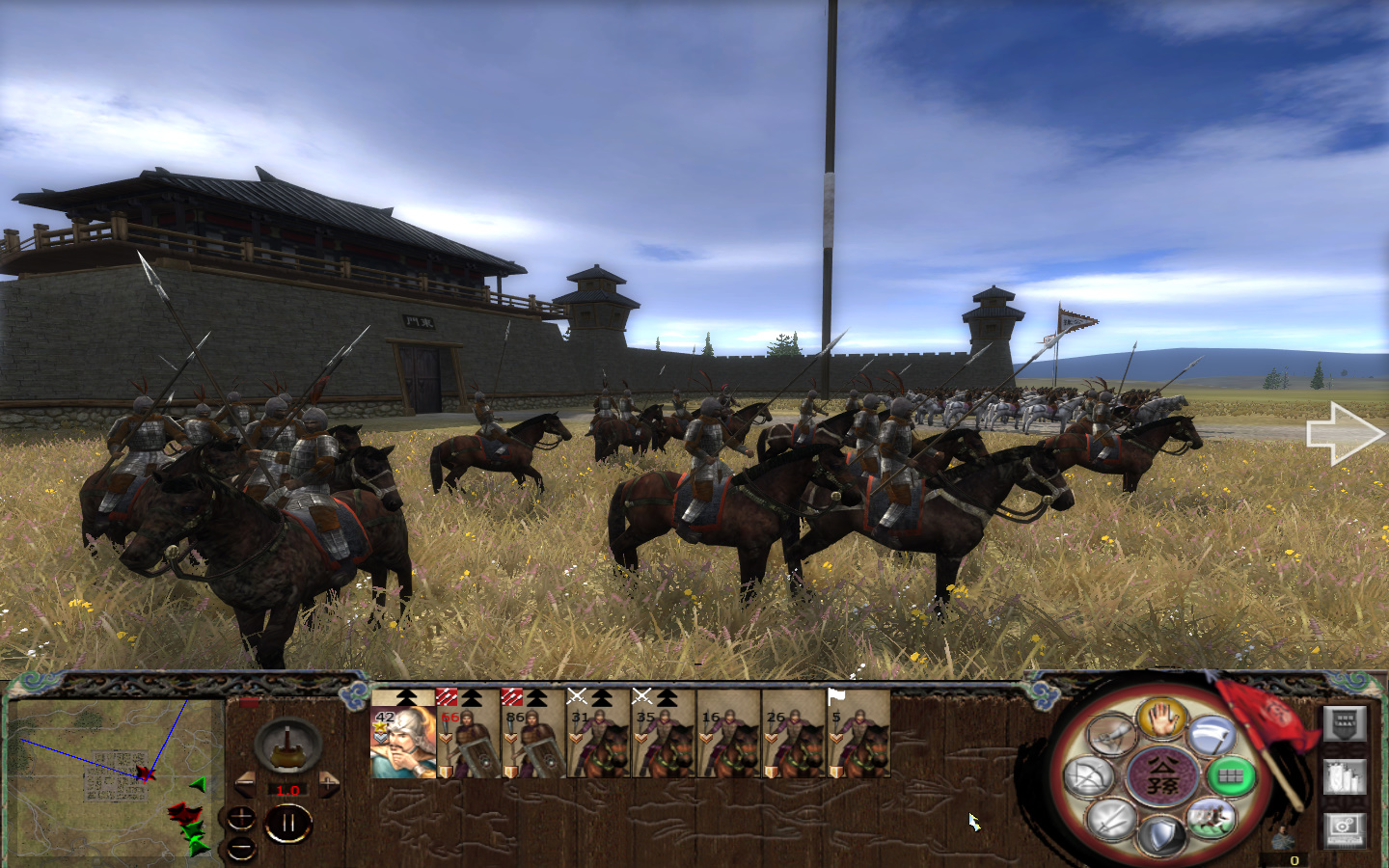The height and width of the screenshot is (868, 1389).
Task: Open the green group formations icon
Action: click(x=1229, y=774)
